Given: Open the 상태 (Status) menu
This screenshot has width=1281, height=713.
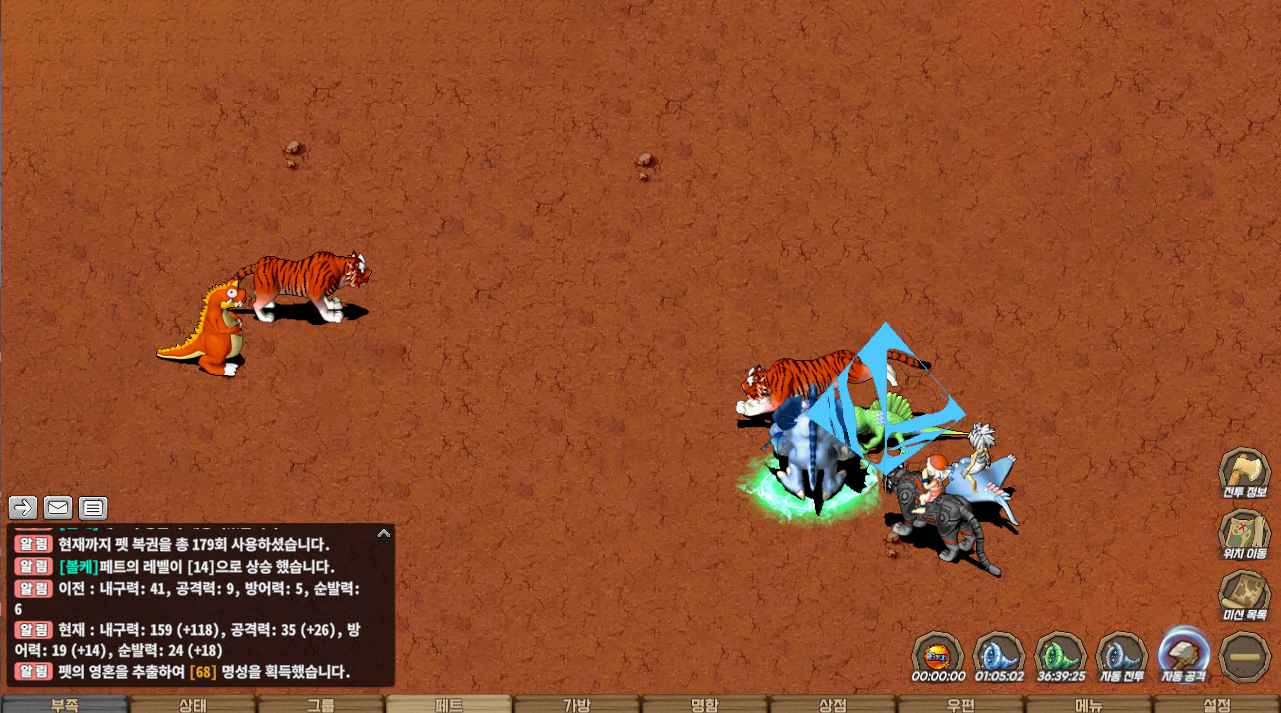Looking at the screenshot, I should (x=192, y=704).
